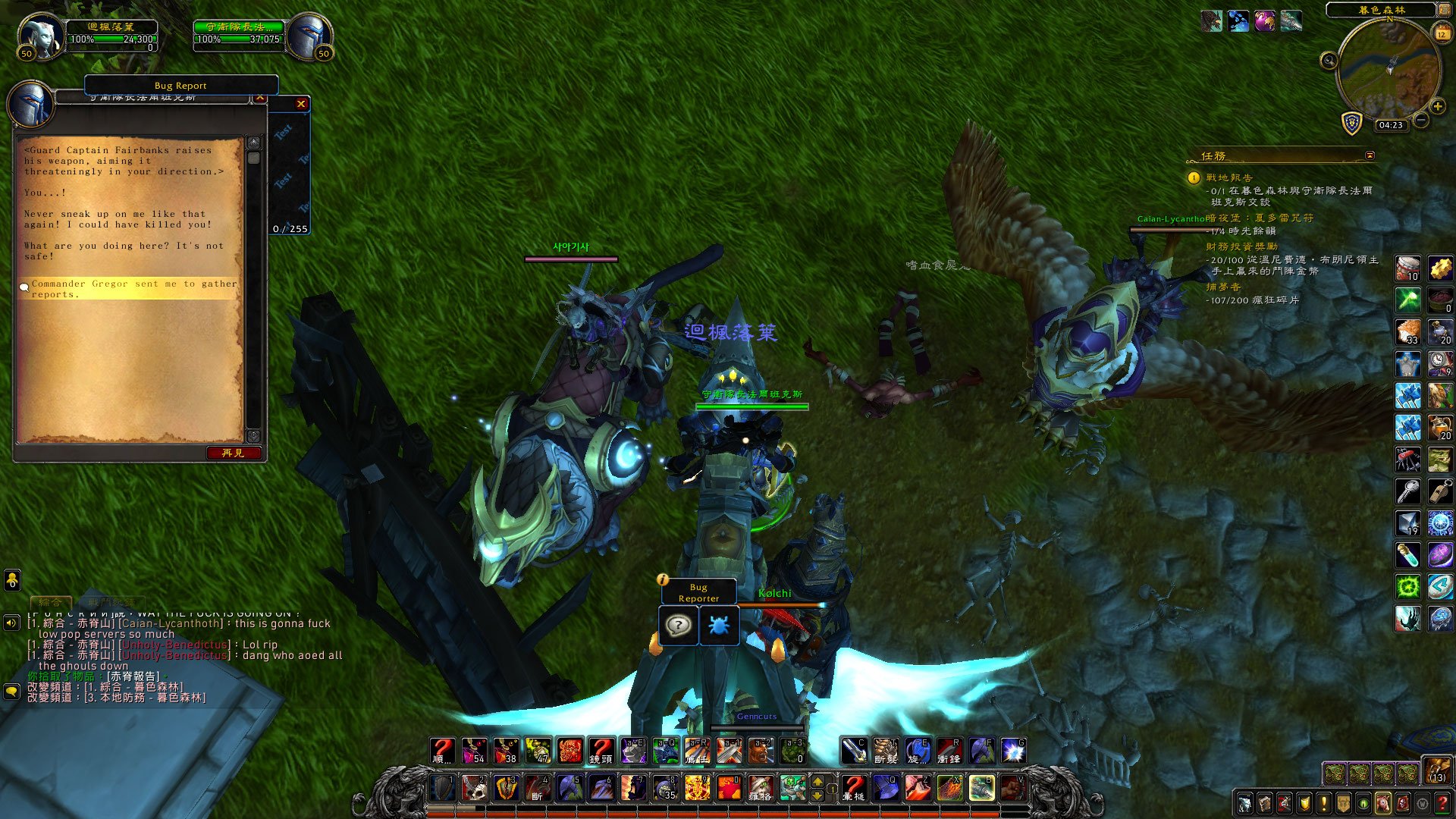Zoom in the minimap with plus button
The height and width of the screenshot is (819, 1456).
point(1437,107)
